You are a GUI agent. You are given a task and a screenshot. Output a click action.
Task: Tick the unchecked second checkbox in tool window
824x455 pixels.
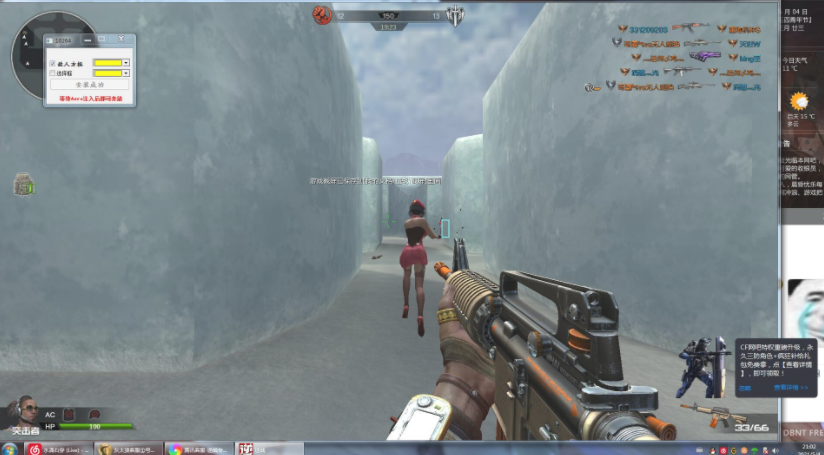52,73
